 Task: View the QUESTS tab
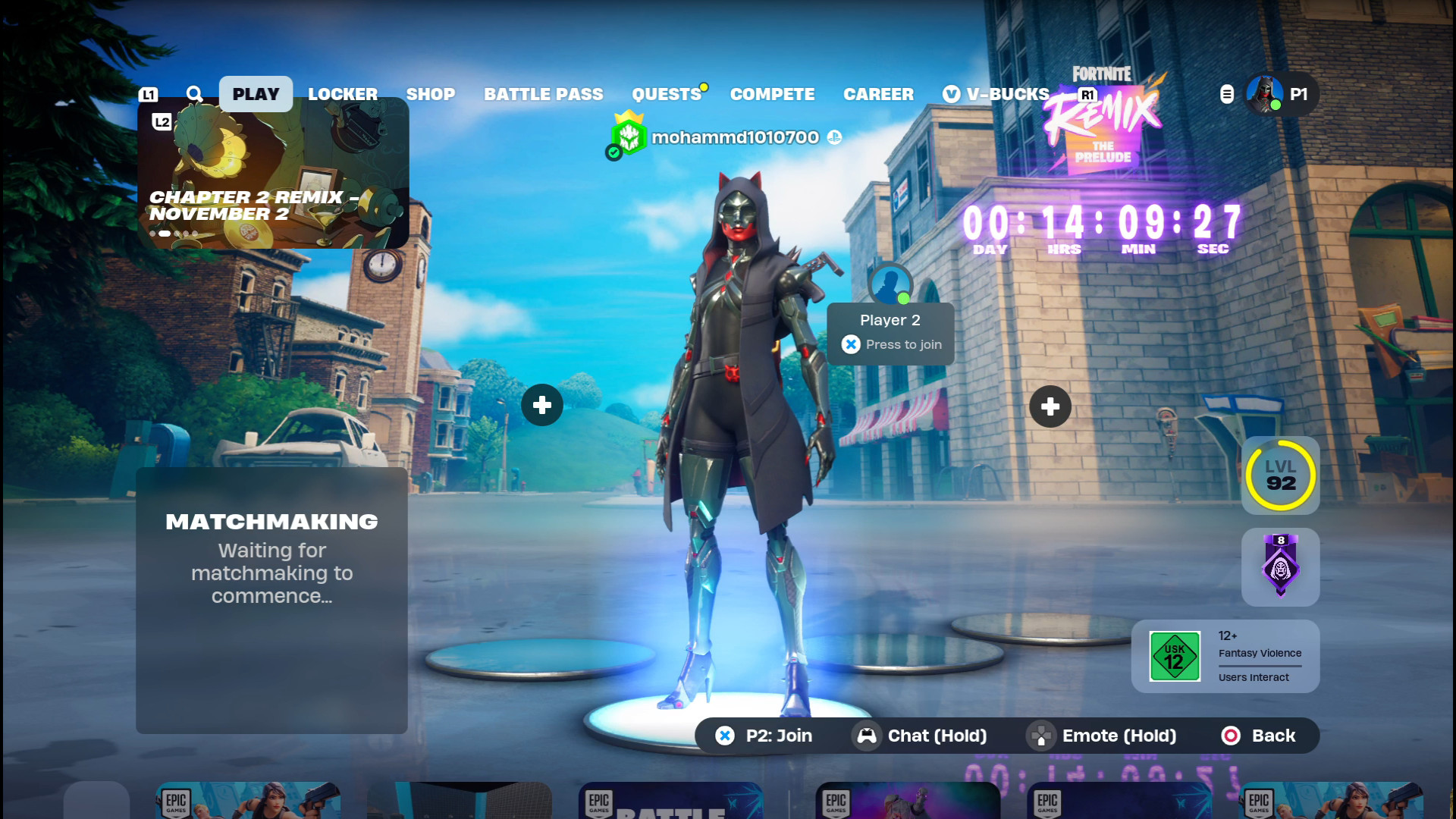(x=667, y=94)
